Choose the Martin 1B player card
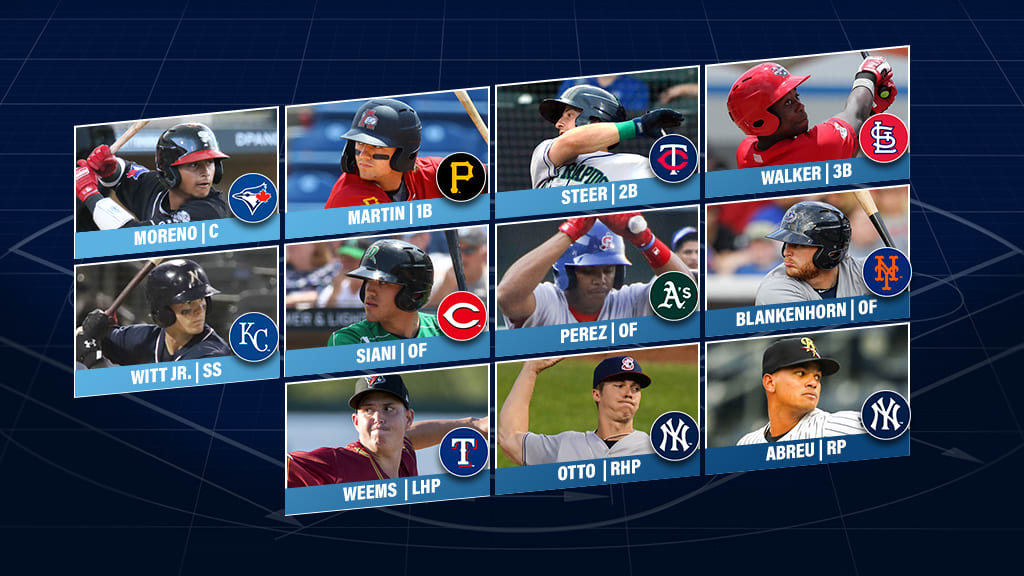This screenshot has width=1024, height=576. coord(387,162)
